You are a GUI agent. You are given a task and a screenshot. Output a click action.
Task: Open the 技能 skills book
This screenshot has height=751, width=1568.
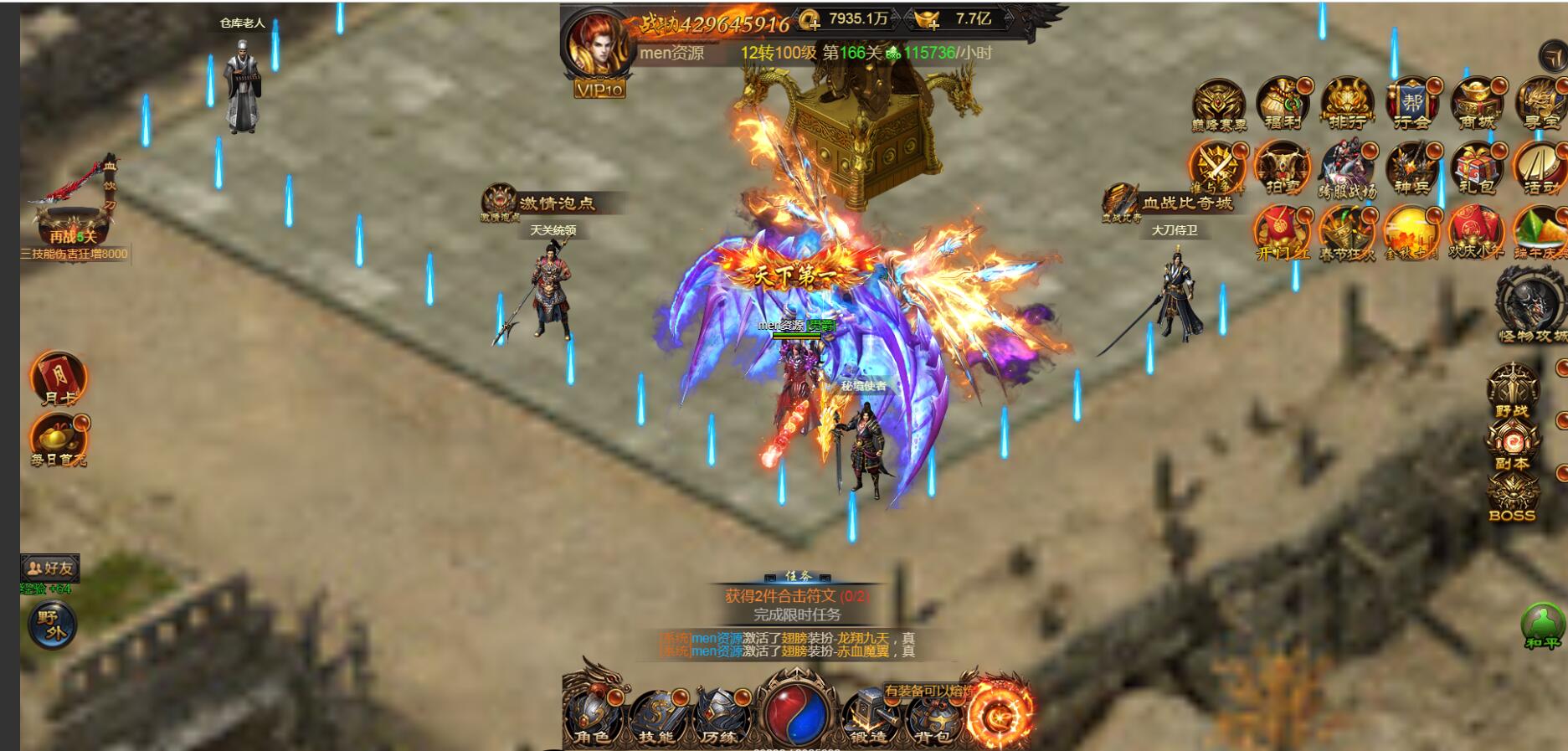click(x=657, y=717)
